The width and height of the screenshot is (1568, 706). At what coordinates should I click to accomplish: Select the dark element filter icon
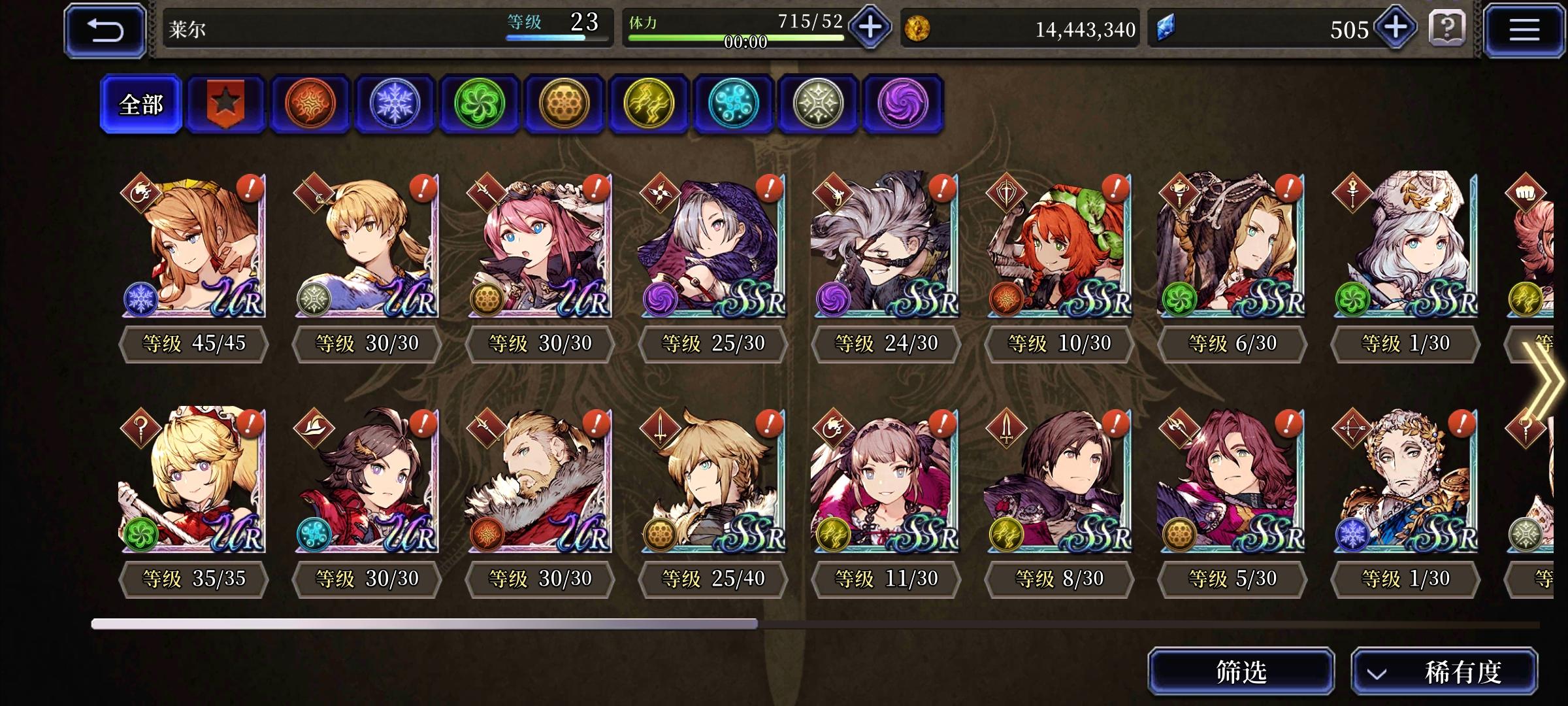(900, 105)
